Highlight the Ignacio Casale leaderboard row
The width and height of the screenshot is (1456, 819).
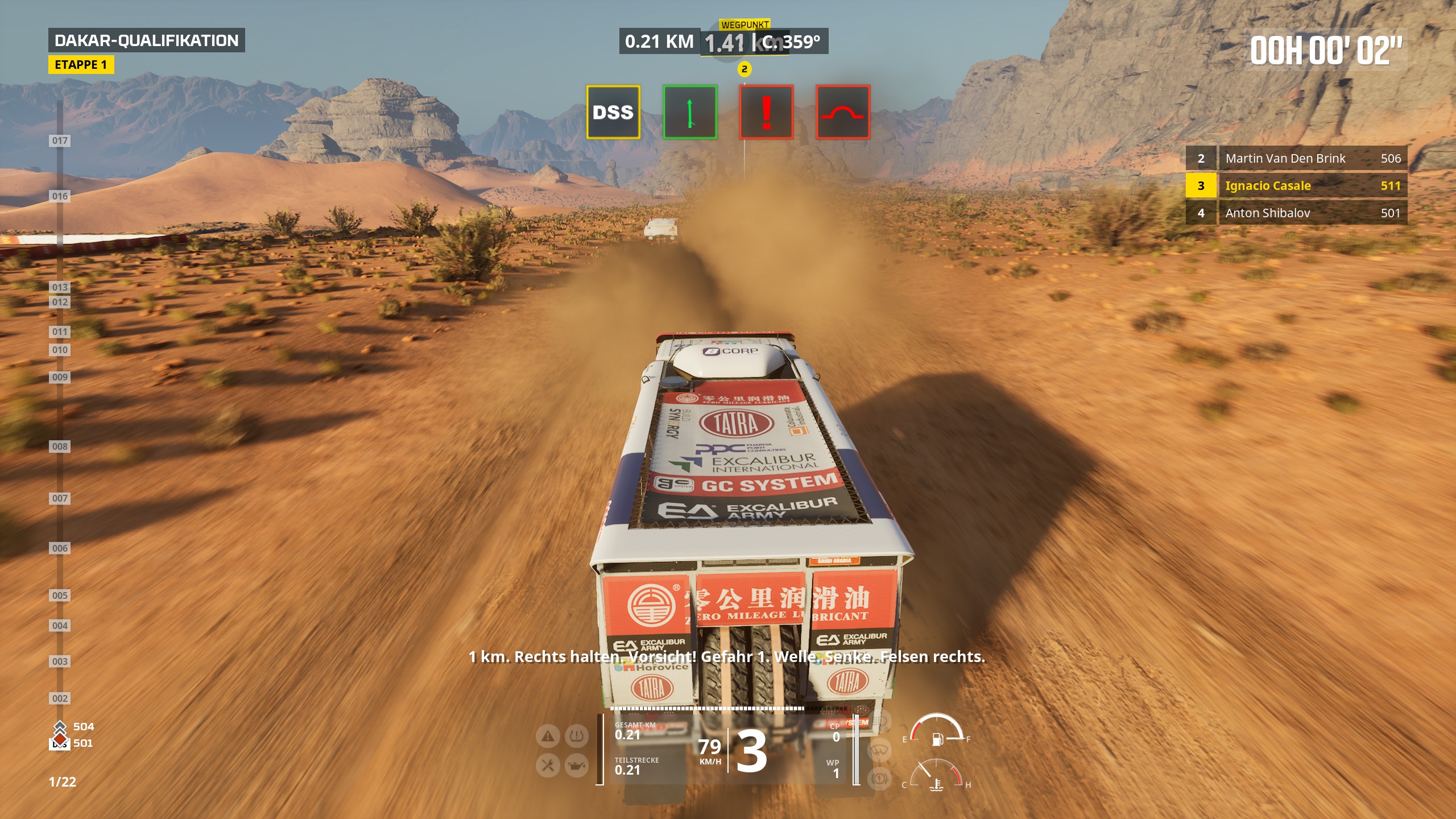coord(1296,185)
